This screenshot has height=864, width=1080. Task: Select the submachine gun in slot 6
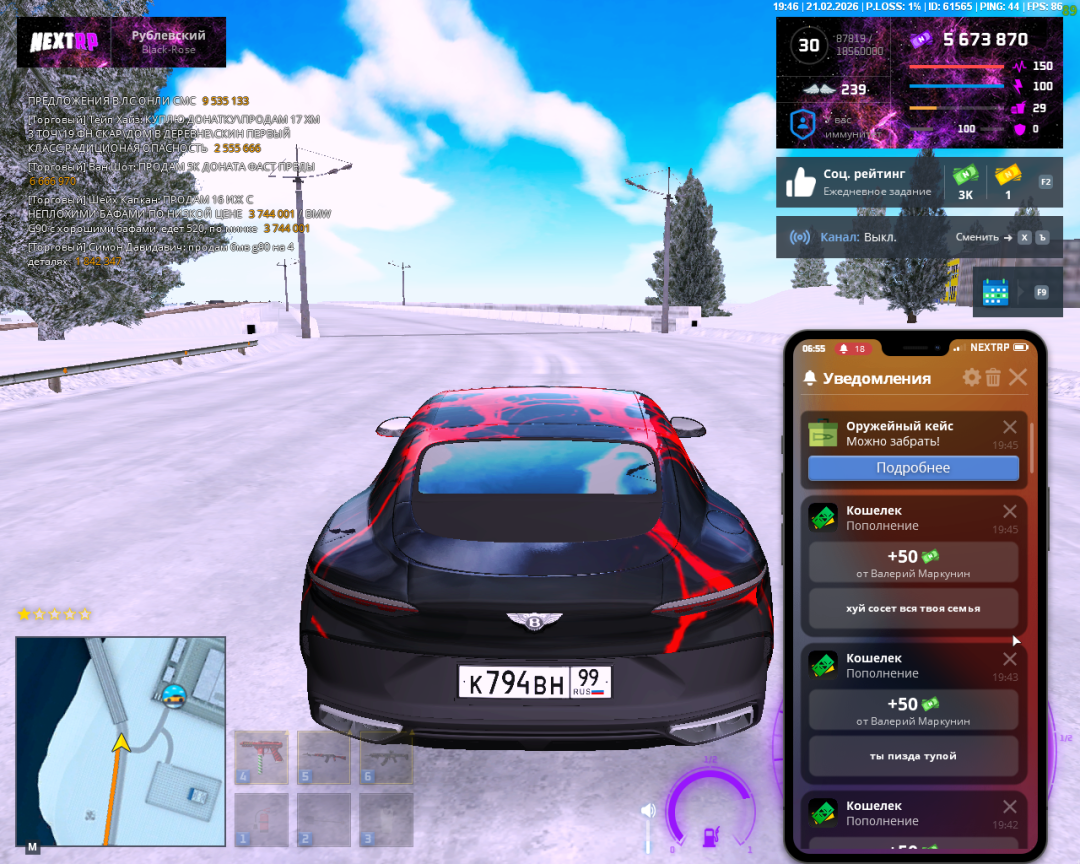[386, 757]
